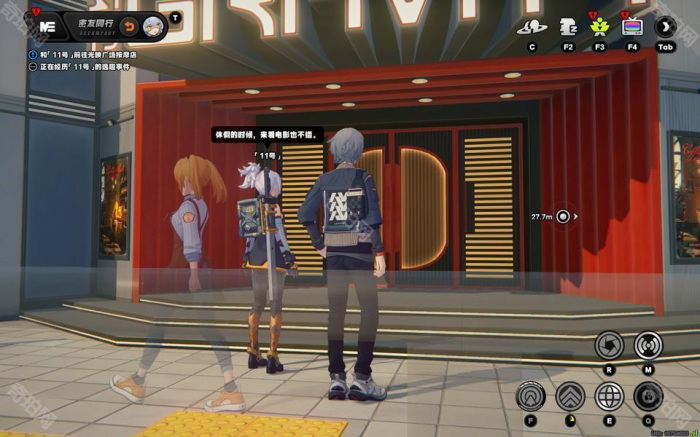Open the rainbow TV icon
The image size is (700, 437).
632,27
